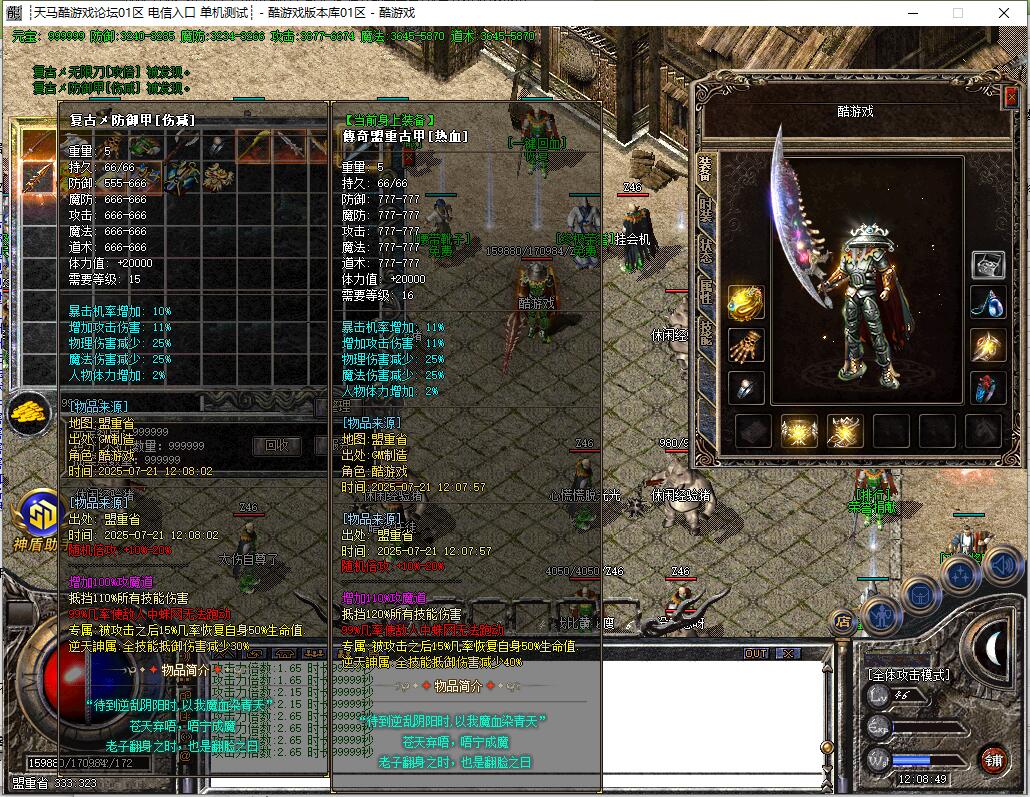
Task: Close the character equipment panel
Action: (1011, 96)
